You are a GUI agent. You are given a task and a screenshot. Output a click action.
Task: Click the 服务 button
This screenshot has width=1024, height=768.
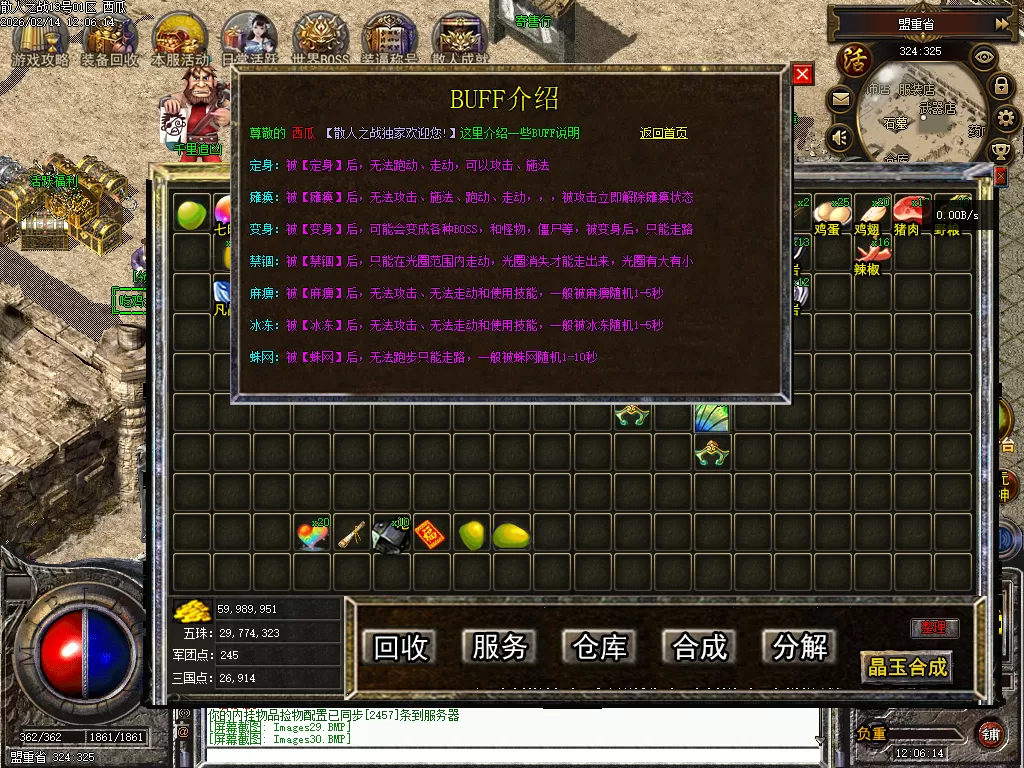500,647
